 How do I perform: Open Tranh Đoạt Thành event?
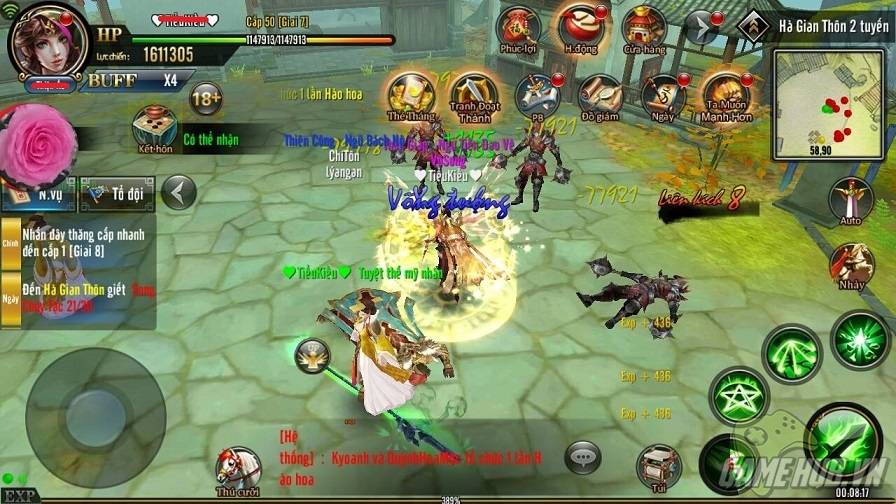coord(471,95)
